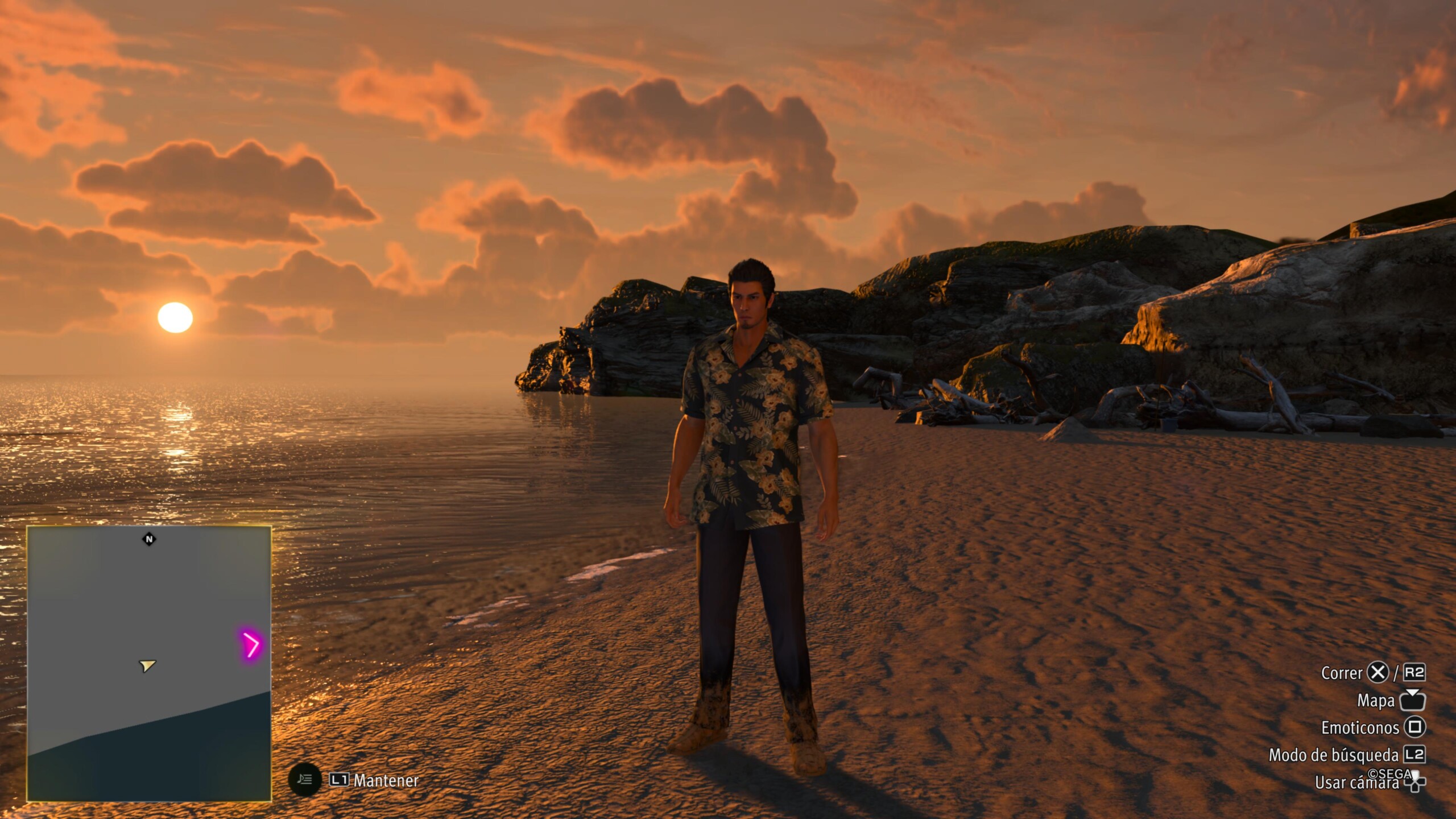The image size is (1456, 819).
Task: Click the player arrow on the minimap
Action: pyautogui.click(x=147, y=665)
